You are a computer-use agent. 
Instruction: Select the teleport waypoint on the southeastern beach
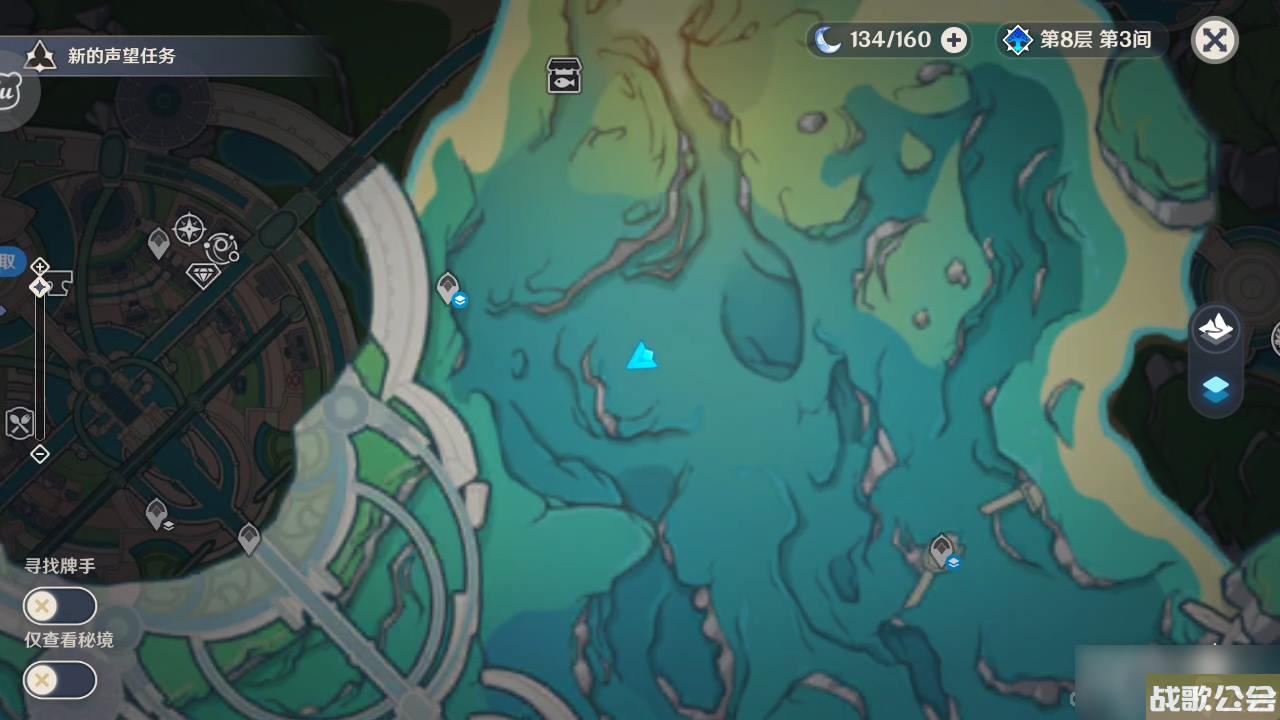pyautogui.click(x=940, y=548)
